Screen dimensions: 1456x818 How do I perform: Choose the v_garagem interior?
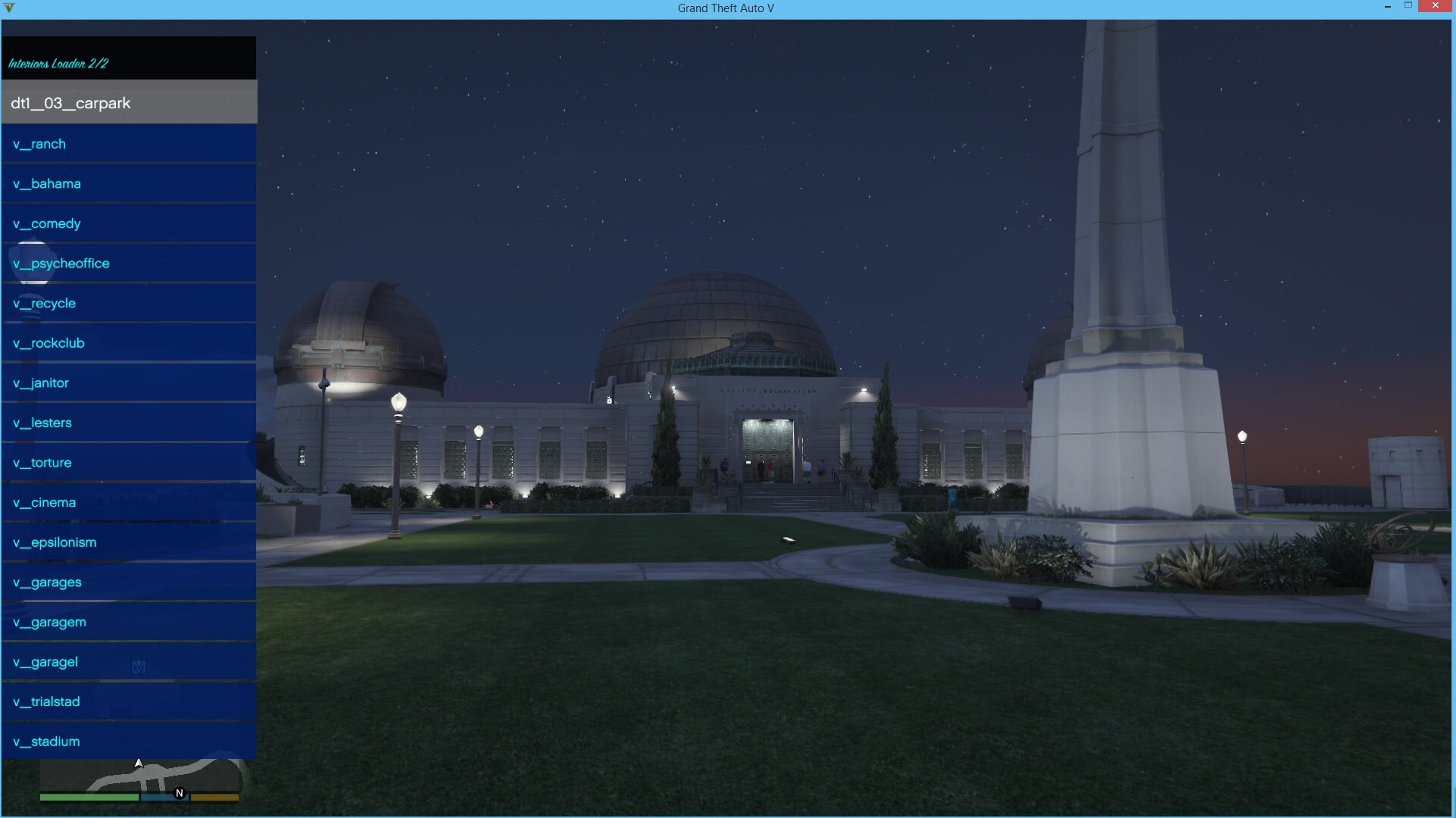(x=129, y=622)
